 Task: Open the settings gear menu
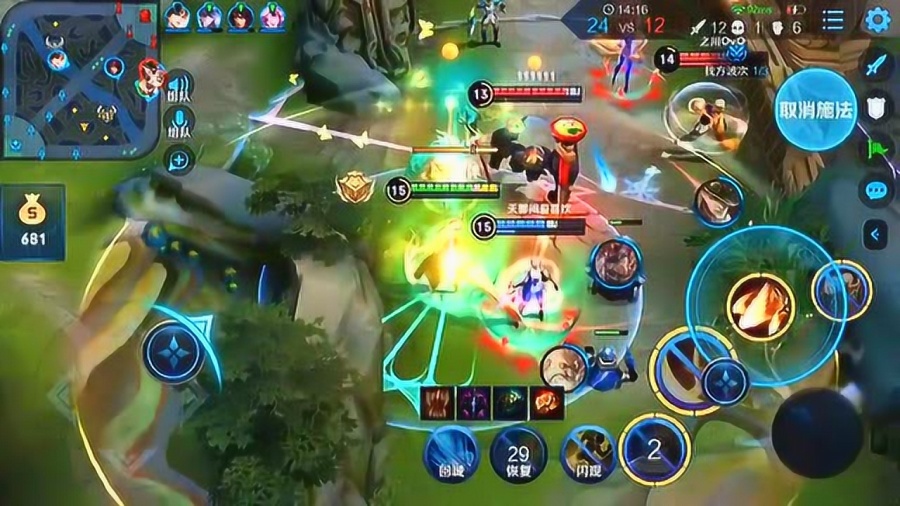[x=877, y=19]
